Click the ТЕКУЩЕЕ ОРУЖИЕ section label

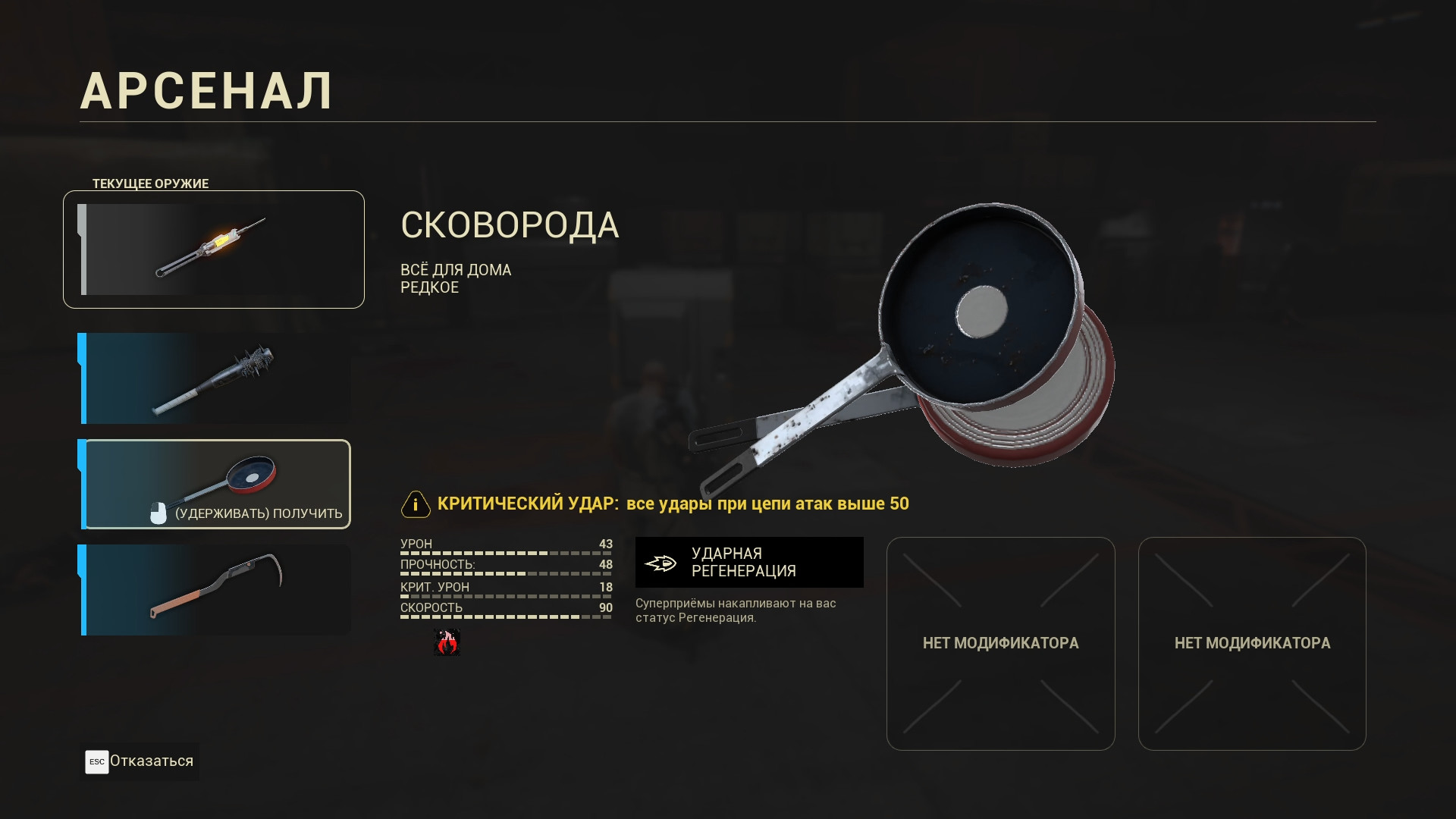151,183
